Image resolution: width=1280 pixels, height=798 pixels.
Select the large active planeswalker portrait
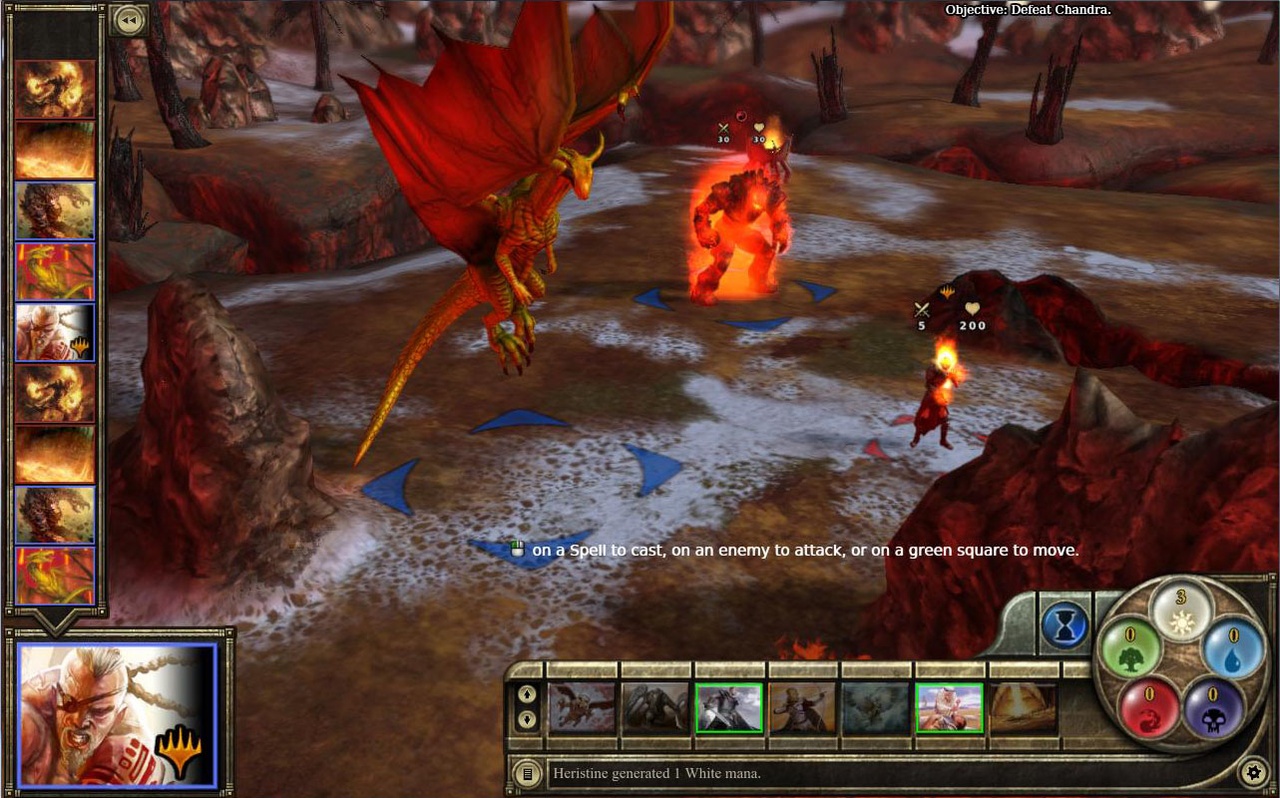click(x=117, y=714)
